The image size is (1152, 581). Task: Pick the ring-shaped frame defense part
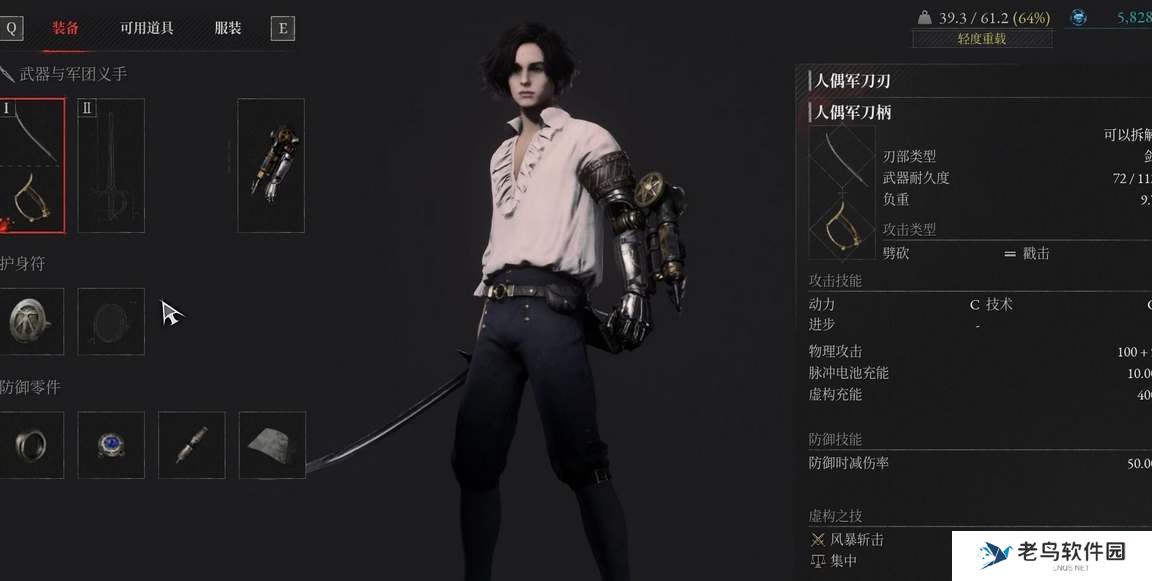31,445
